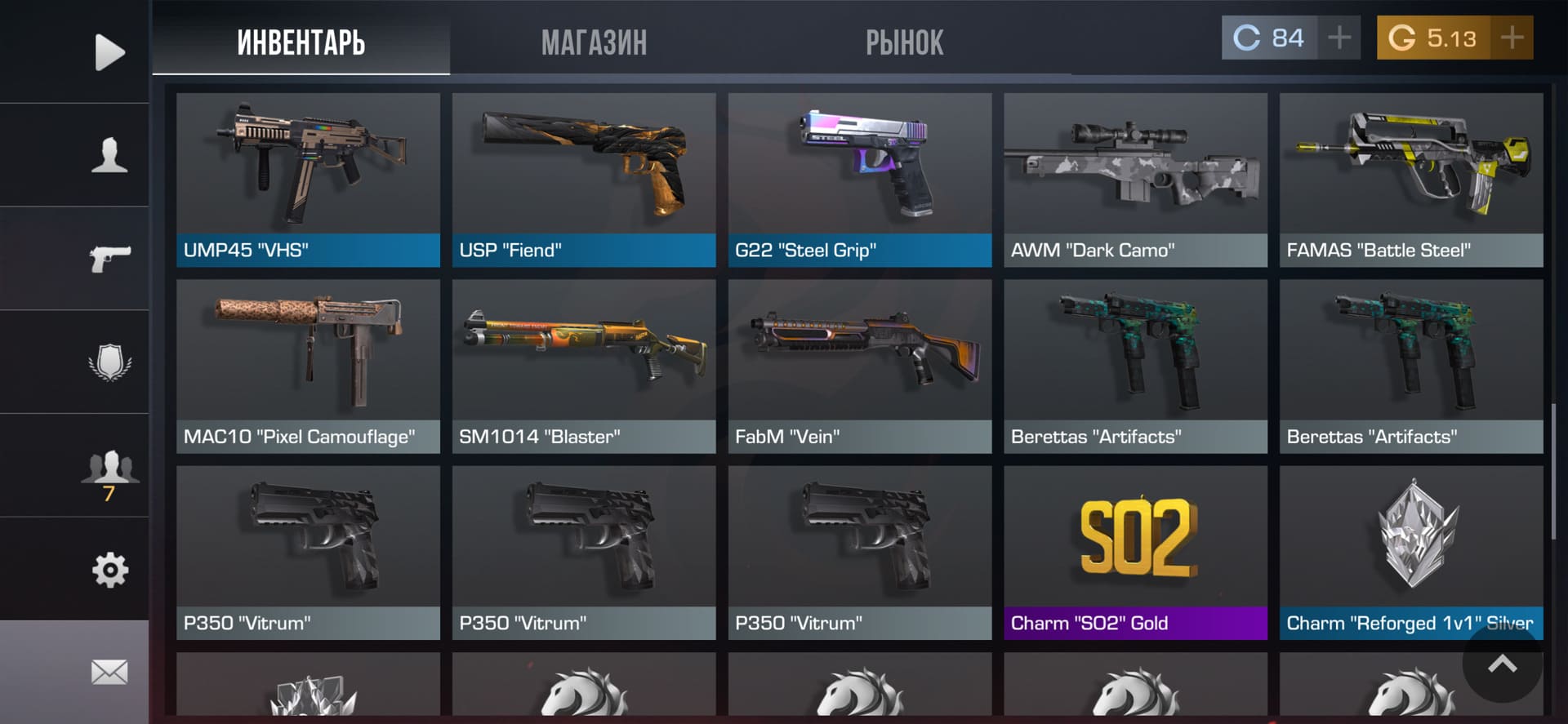Open the friends group icon

pos(109,468)
